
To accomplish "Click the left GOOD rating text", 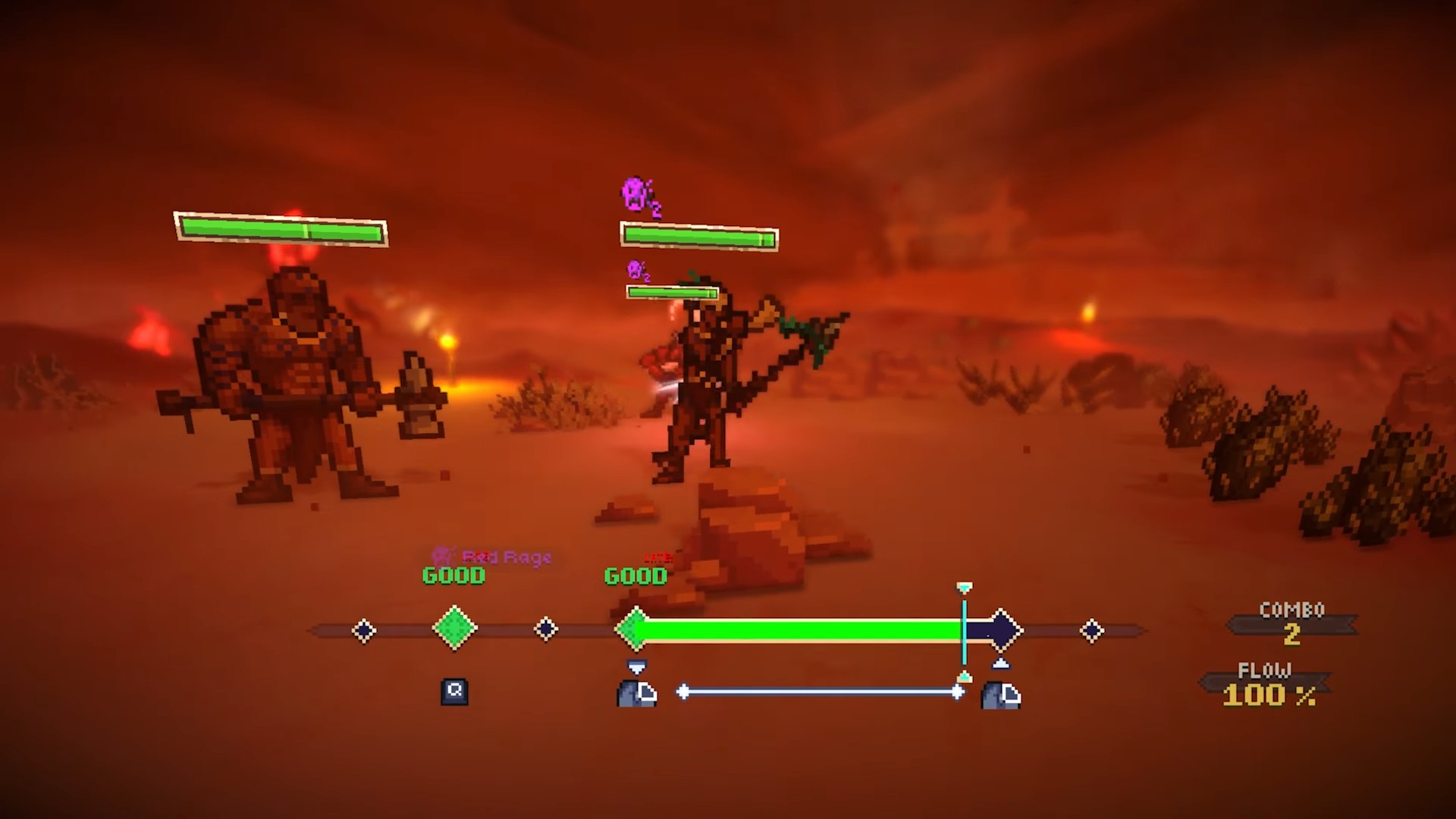I will coord(453,576).
